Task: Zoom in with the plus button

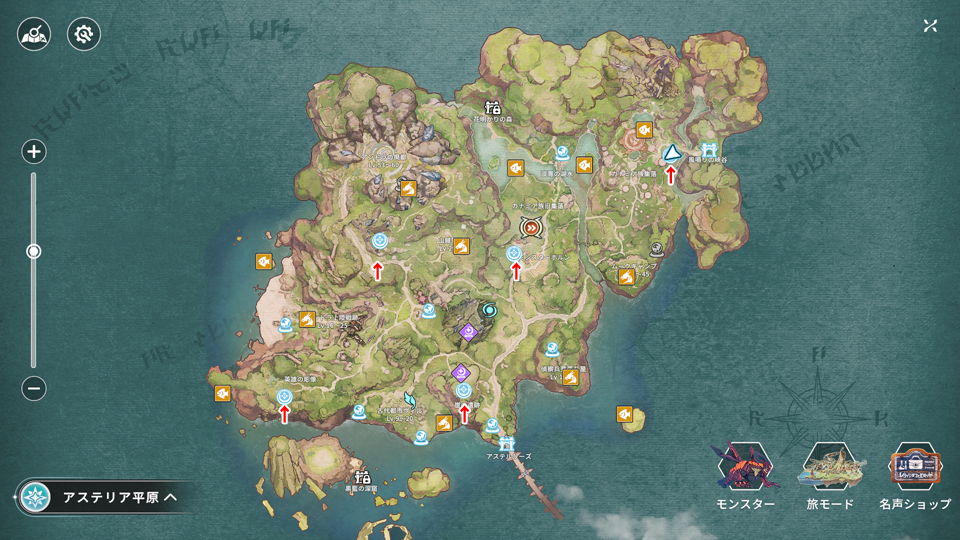Action: tap(34, 152)
